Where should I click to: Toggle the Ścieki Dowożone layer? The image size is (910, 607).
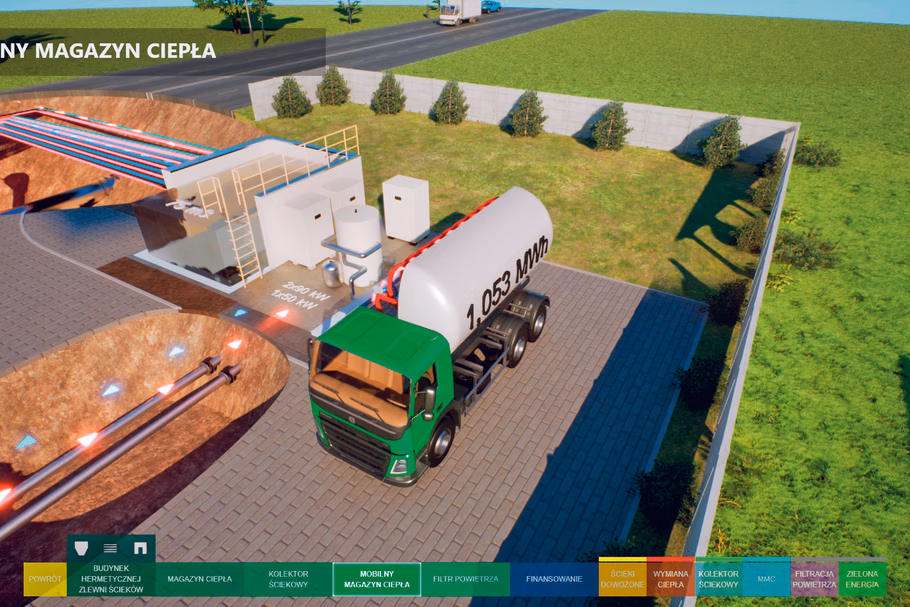pyautogui.click(x=622, y=578)
